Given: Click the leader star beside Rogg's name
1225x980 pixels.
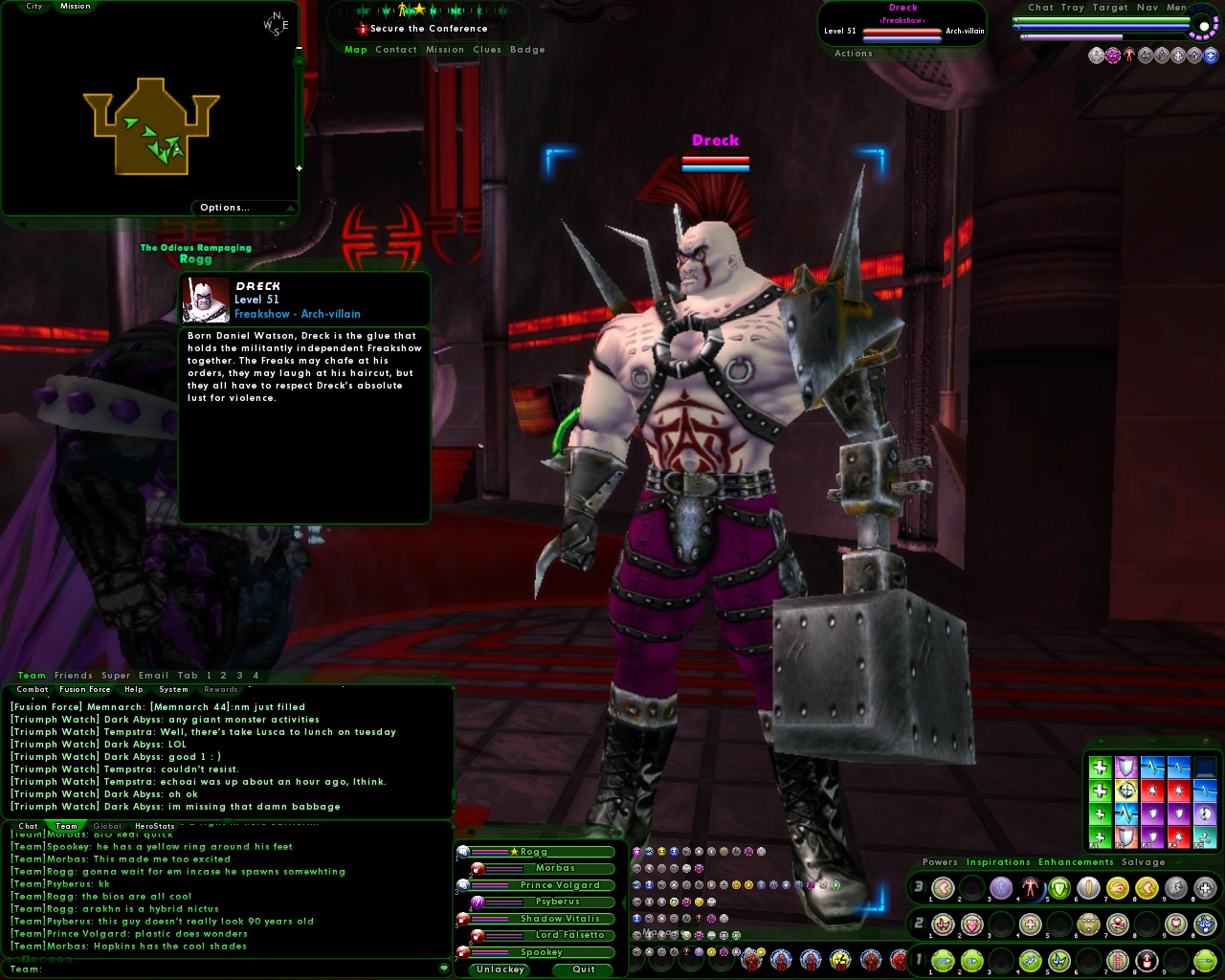Looking at the screenshot, I should coord(514,852).
